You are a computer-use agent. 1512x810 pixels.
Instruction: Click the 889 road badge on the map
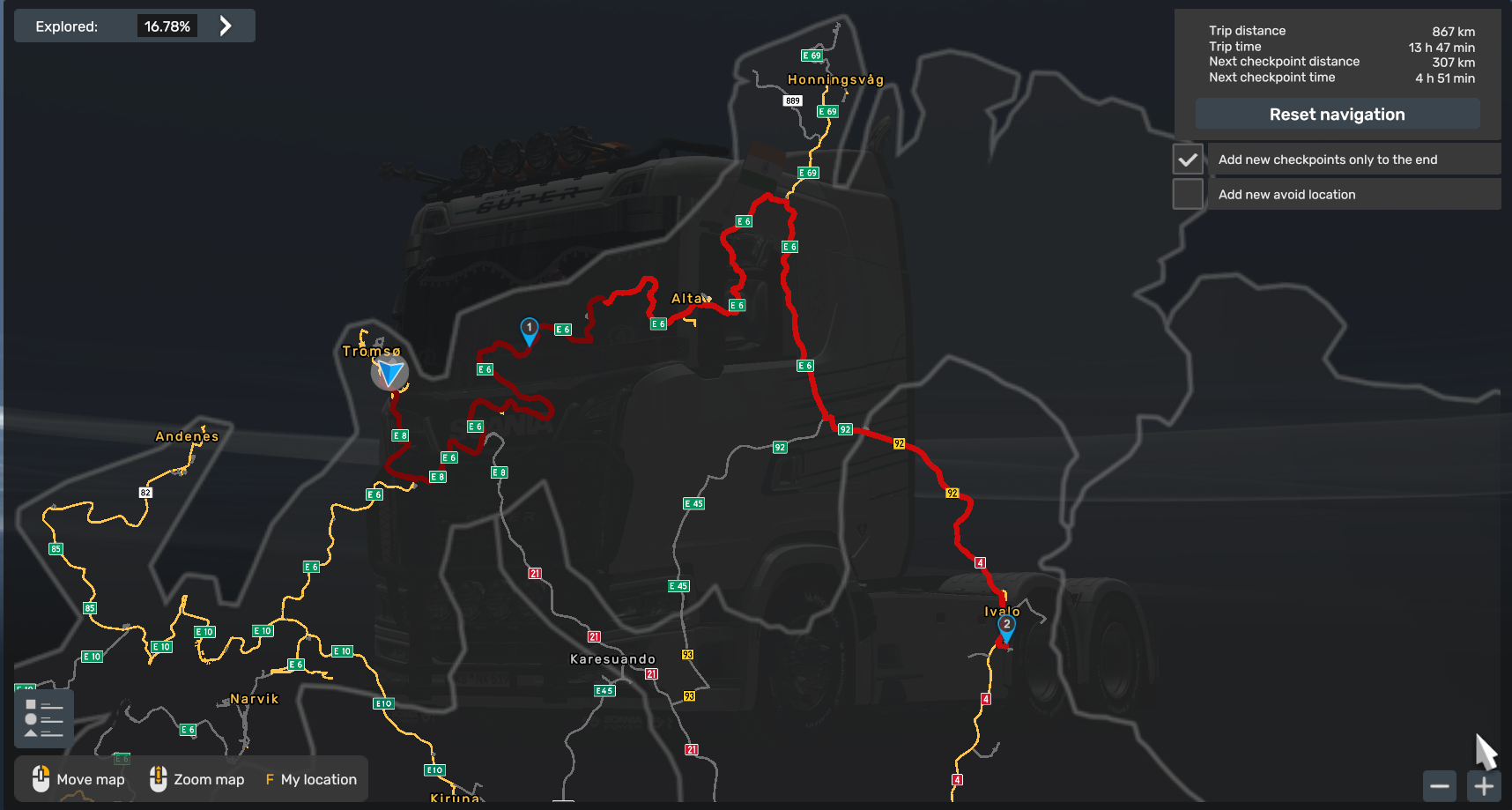pos(792,100)
